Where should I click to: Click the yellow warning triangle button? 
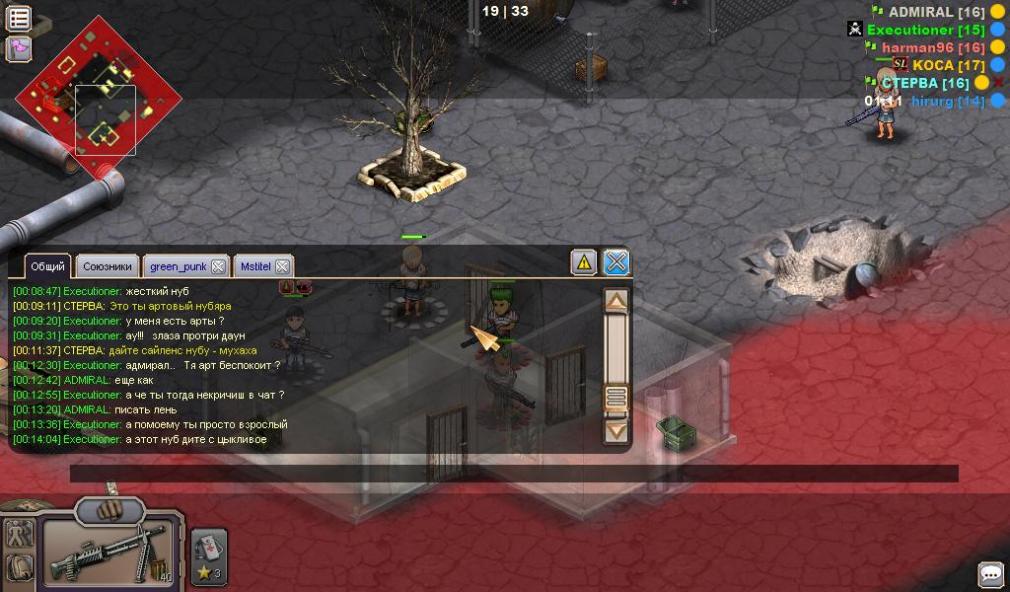click(584, 263)
